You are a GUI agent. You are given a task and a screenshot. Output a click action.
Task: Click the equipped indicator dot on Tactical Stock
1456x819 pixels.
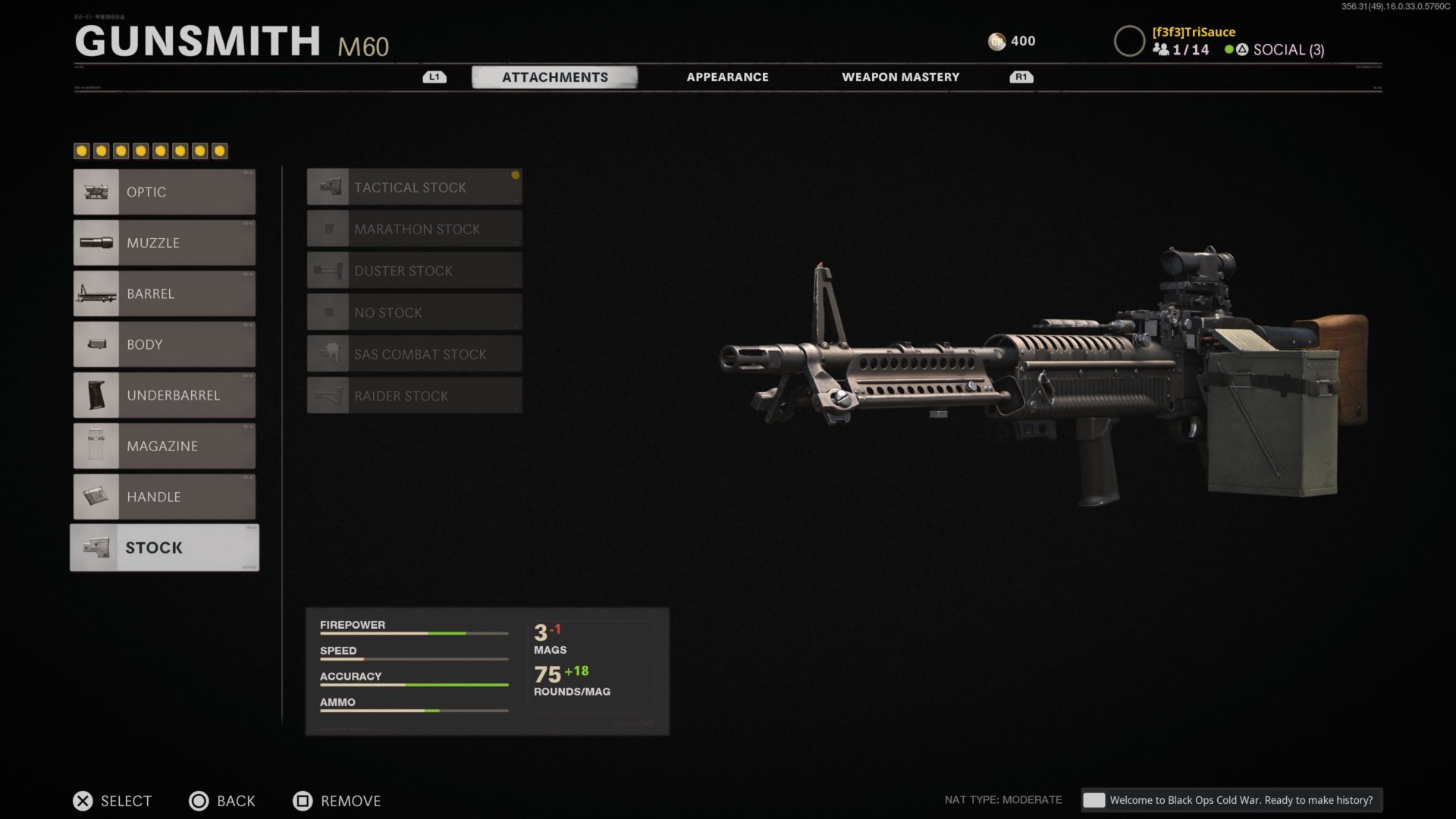click(x=516, y=175)
